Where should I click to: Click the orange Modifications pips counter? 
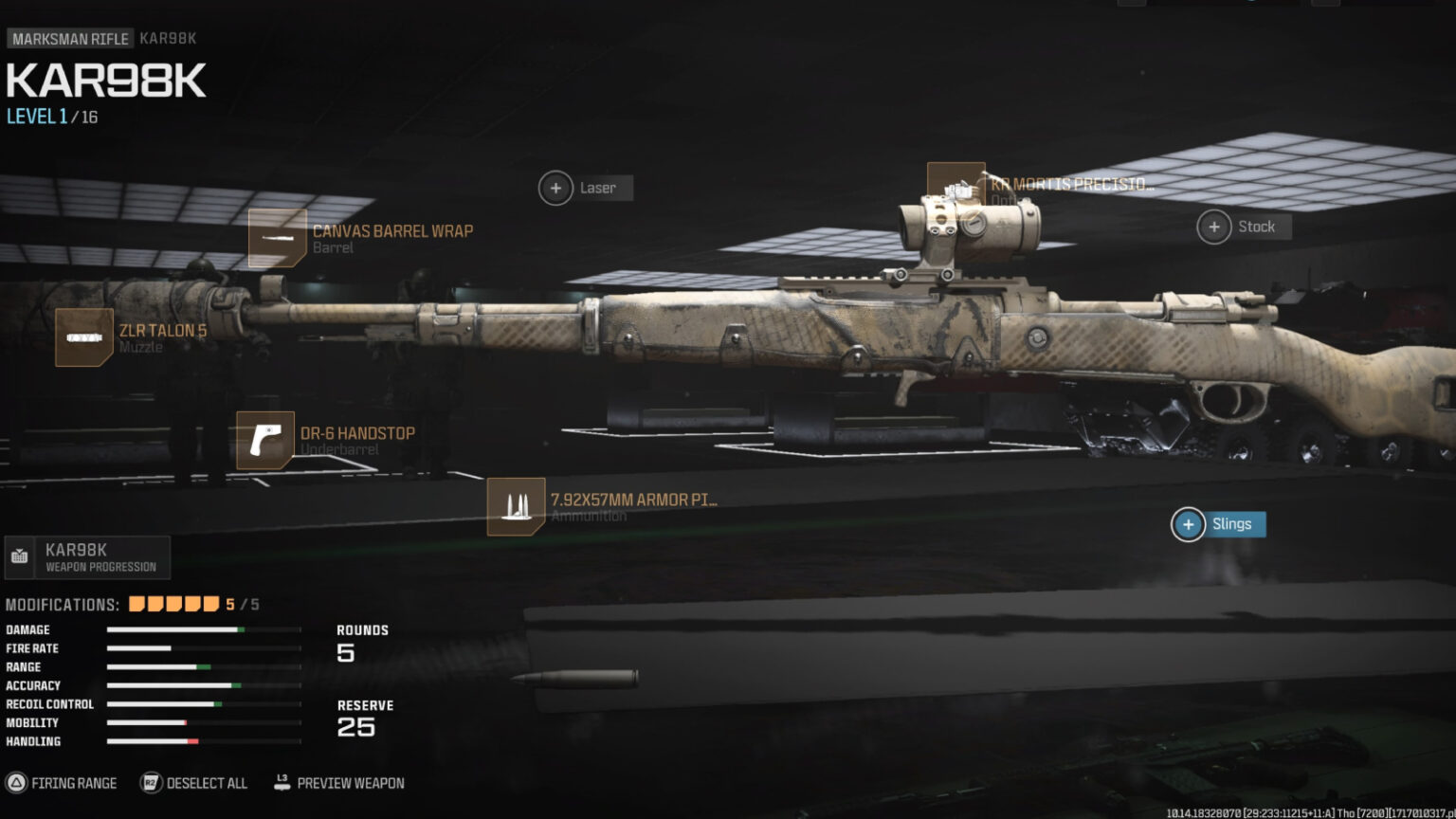175,602
